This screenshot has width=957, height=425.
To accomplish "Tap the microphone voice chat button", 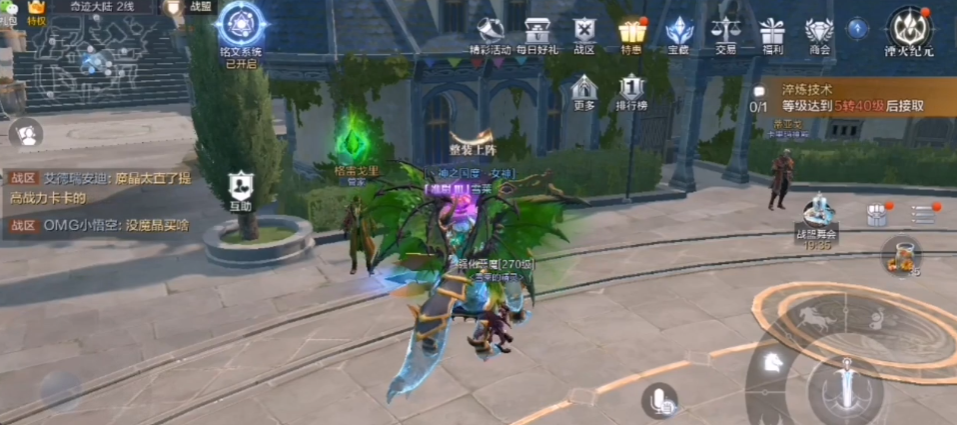I will 659,401.
